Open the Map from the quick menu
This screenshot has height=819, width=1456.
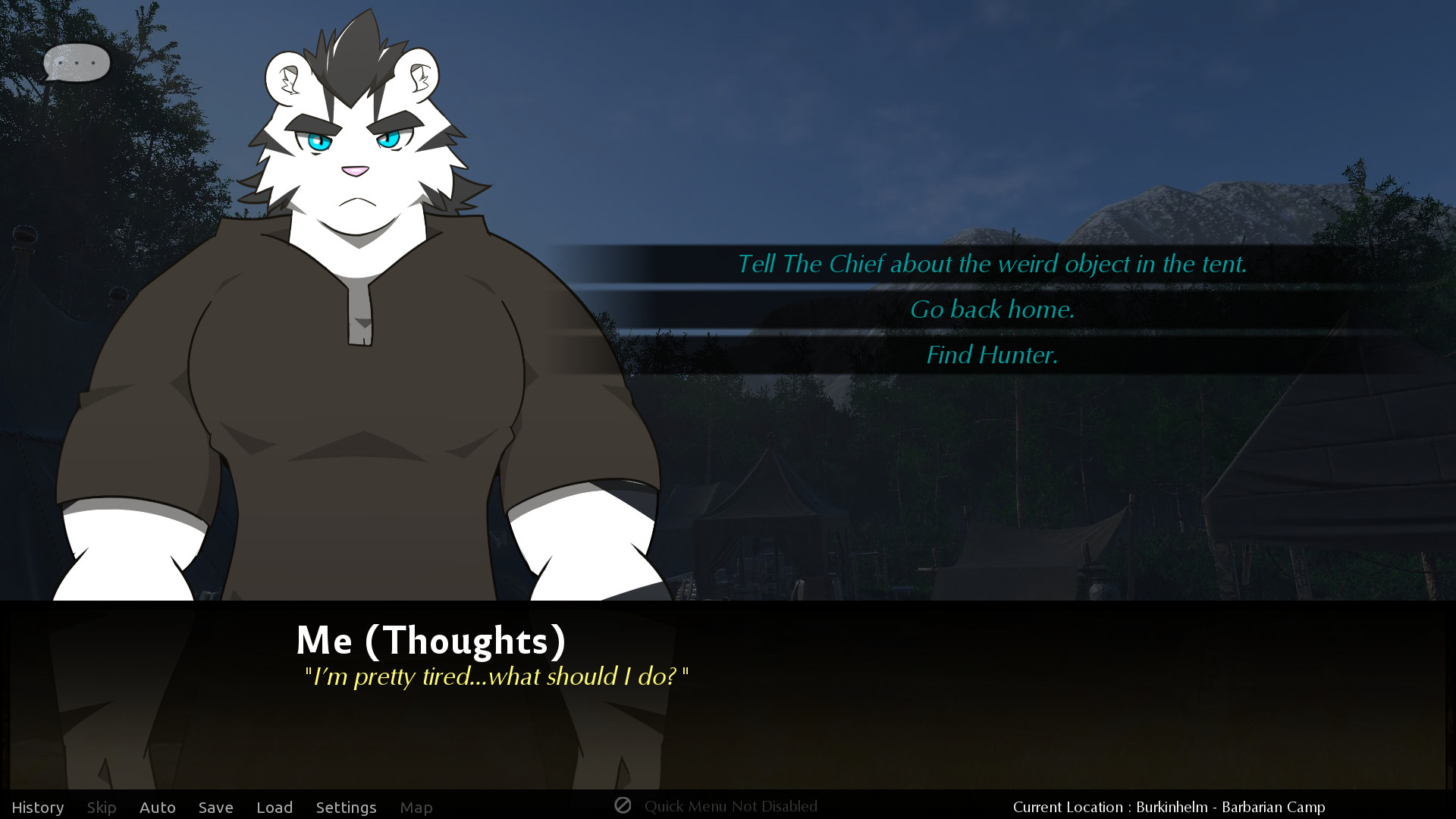[416, 807]
